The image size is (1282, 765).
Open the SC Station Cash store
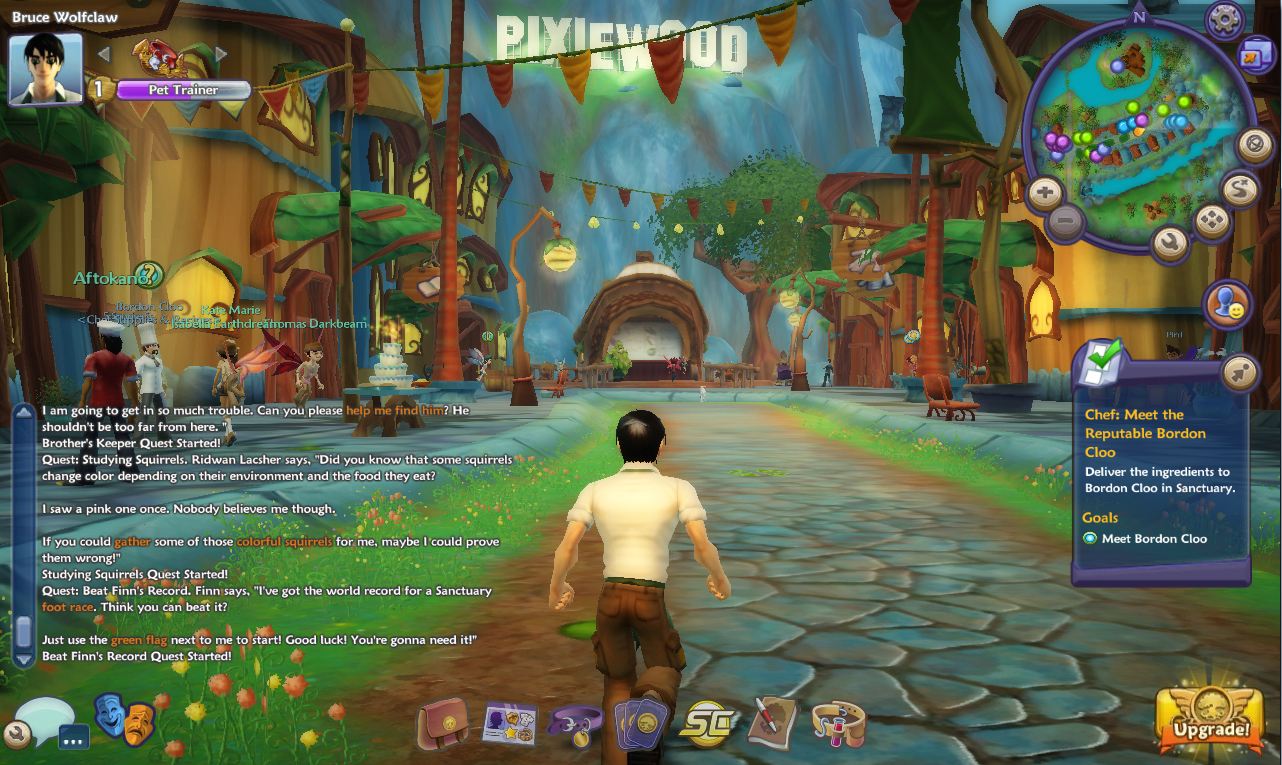pos(706,723)
